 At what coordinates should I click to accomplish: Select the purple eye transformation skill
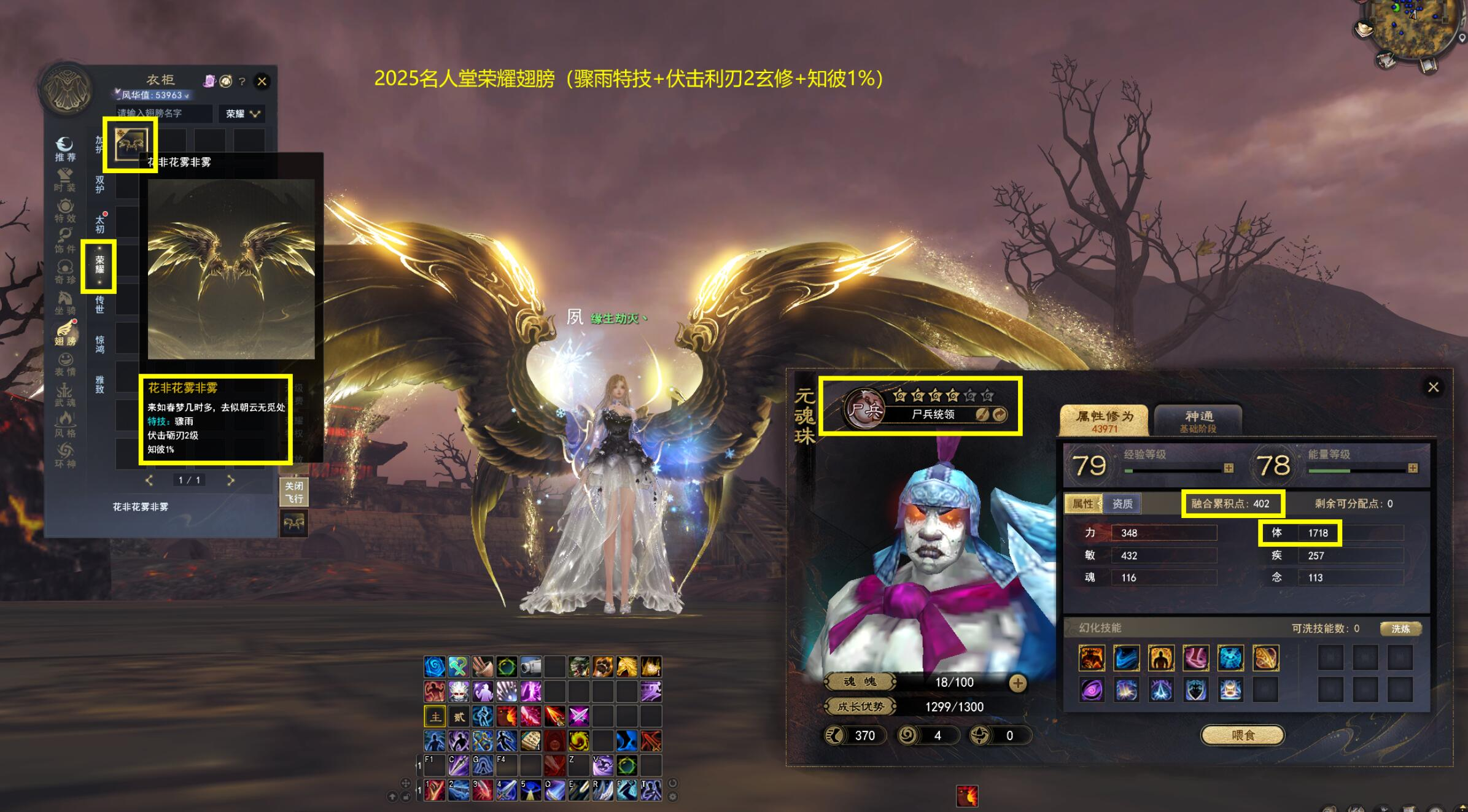point(1092,690)
